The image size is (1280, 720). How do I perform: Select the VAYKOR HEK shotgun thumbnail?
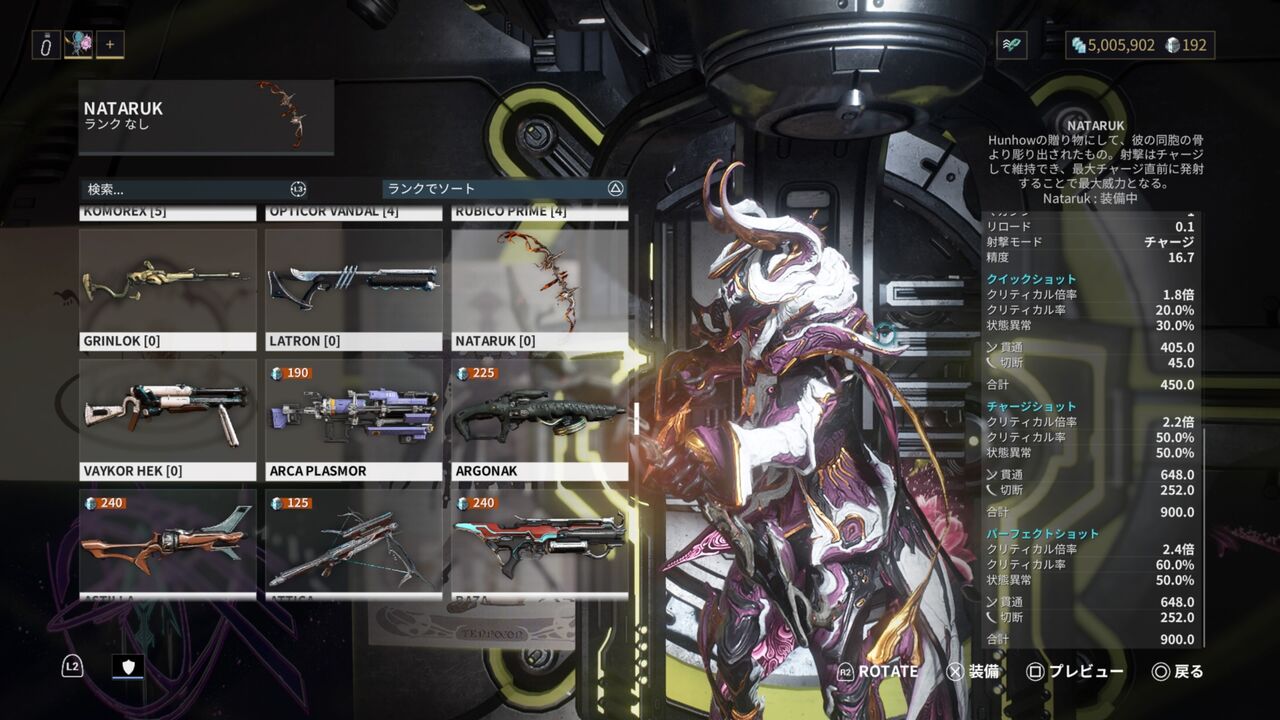point(166,412)
